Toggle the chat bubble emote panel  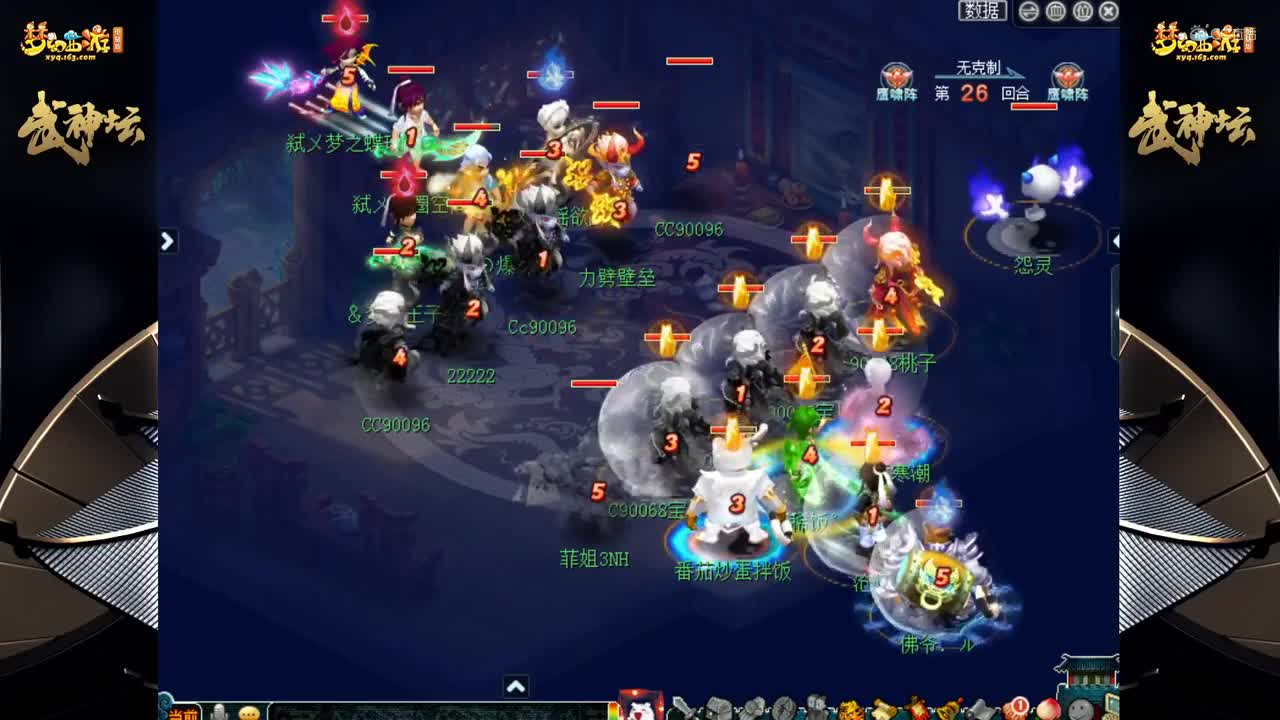pyautogui.click(x=248, y=713)
